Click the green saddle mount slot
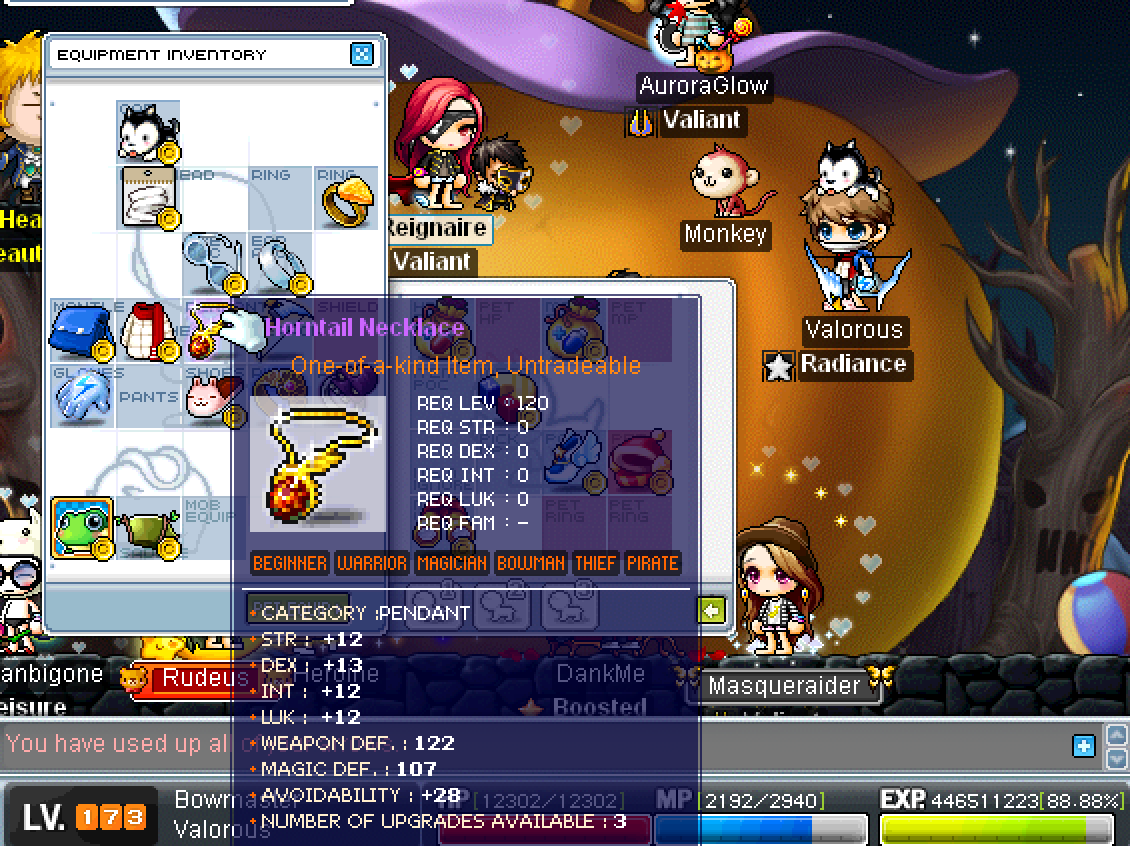This screenshot has width=1130, height=846. [x=146, y=528]
